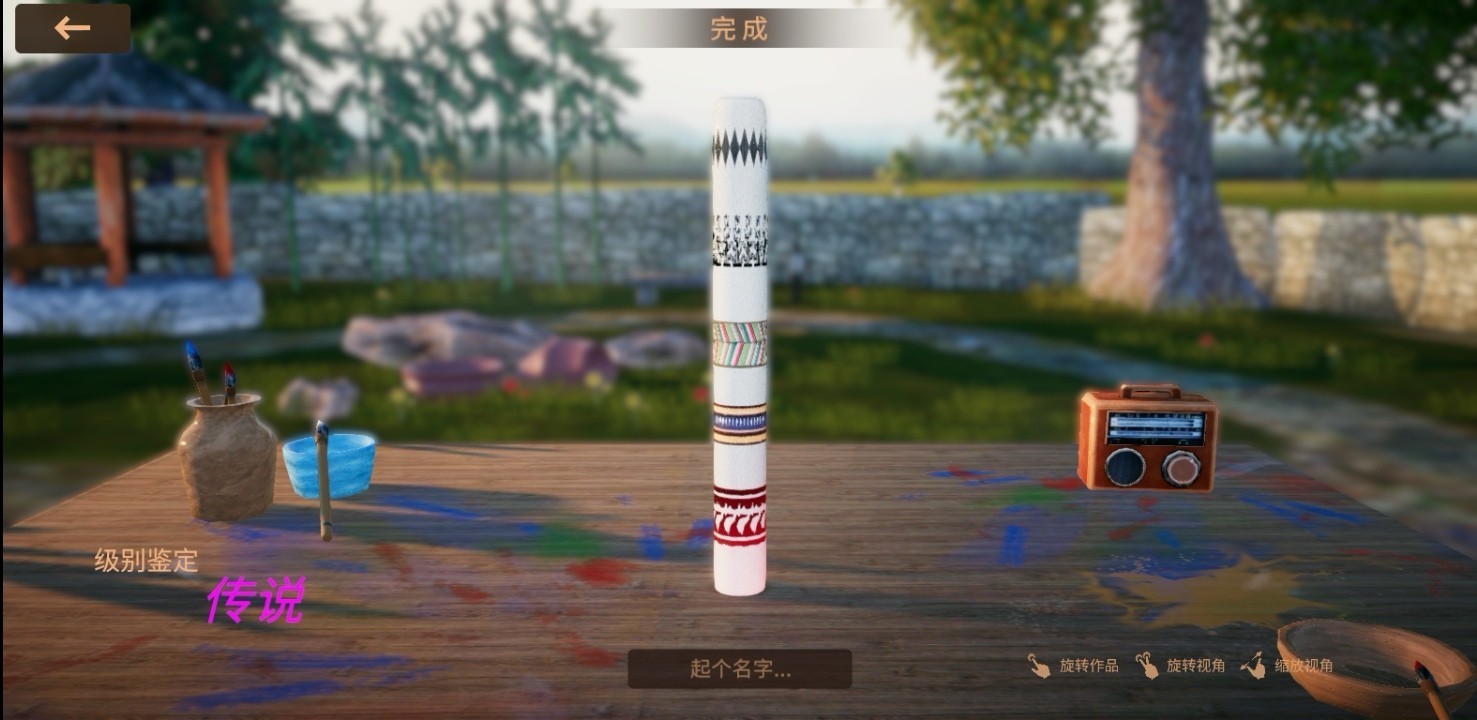Click the 完成 finish banner
Image resolution: width=1477 pixels, height=720 pixels.
click(x=739, y=29)
